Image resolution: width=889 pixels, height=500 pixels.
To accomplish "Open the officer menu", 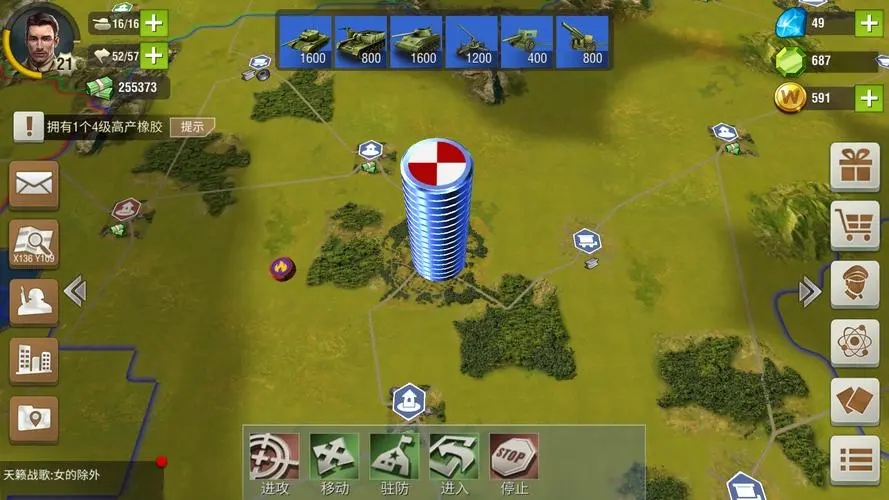I will point(855,284).
